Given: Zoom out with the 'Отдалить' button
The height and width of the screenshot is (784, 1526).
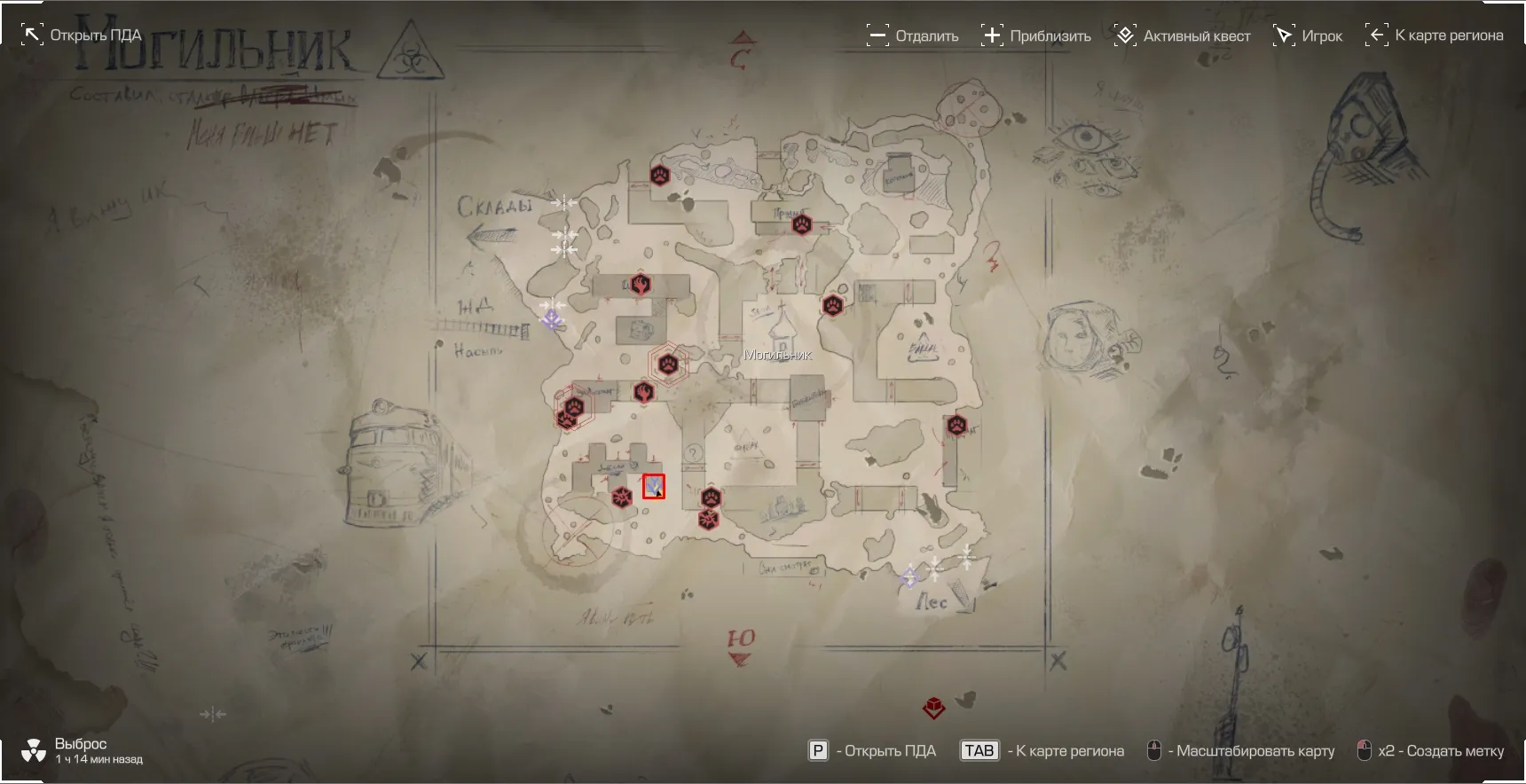Looking at the screenshot, I should click(x=913, y=35).
